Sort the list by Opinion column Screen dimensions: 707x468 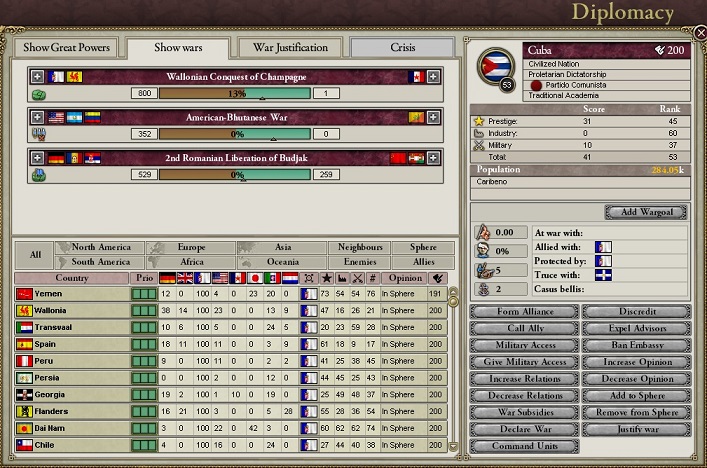404,277
